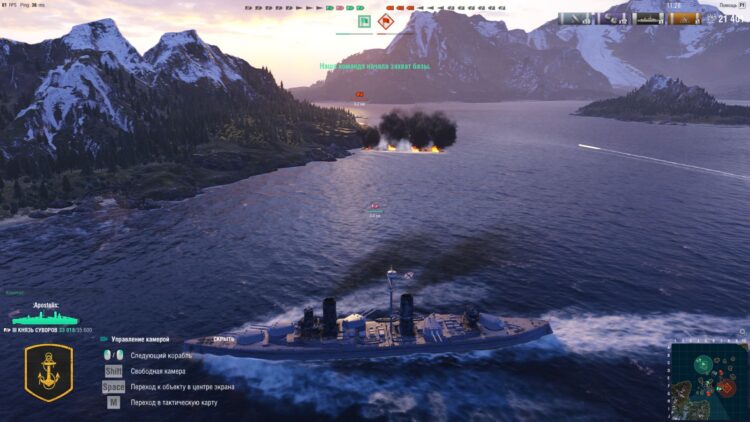
Task: Open the help button labeled Помощь
Action: [727, 4]
